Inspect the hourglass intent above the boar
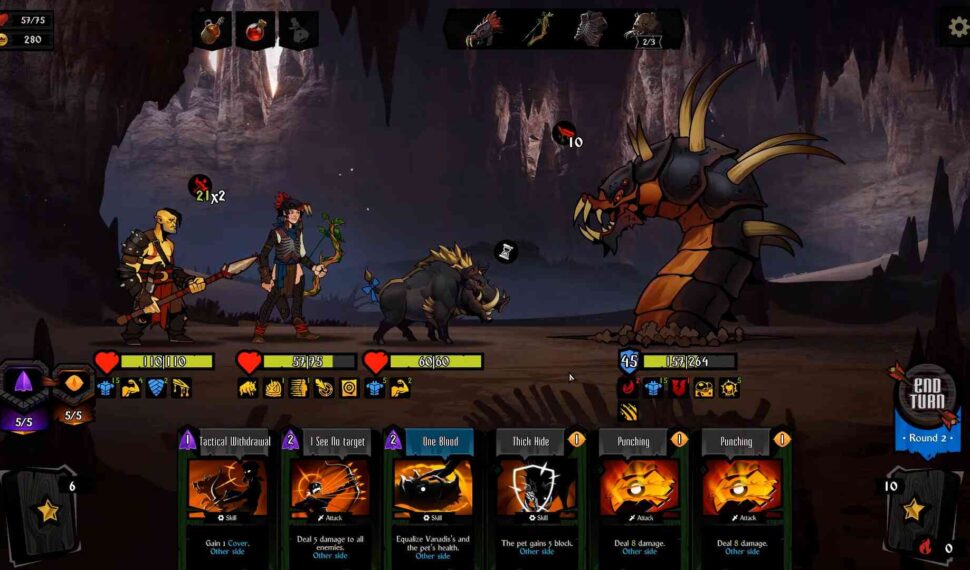970x570 pixels. point(506,251)
